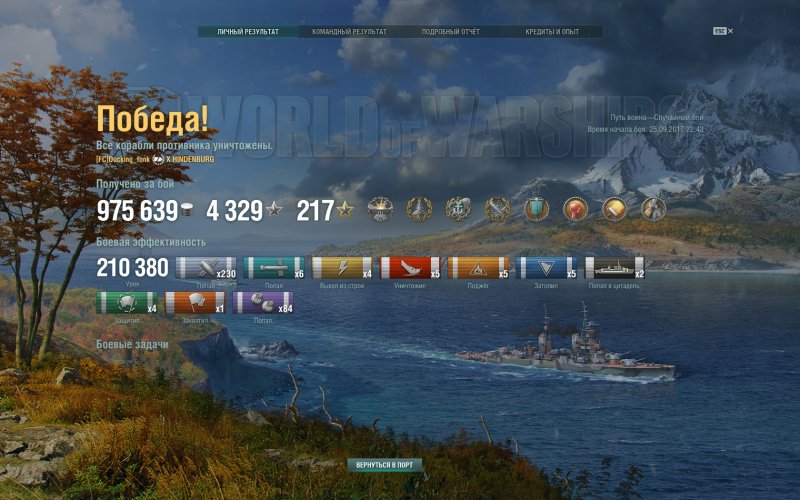The width and height of the screenshot is (800, 500).
Task: Select the torpedo hits ribbon x6
Action: point(274,268)
